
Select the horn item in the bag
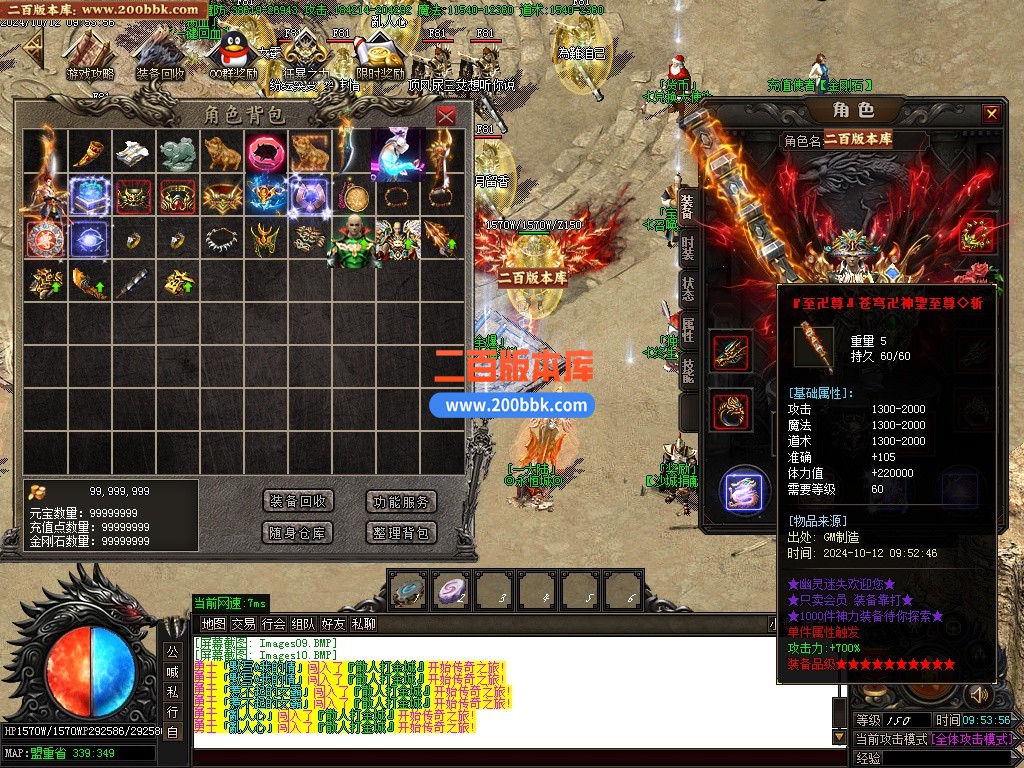tap(90, 151)
